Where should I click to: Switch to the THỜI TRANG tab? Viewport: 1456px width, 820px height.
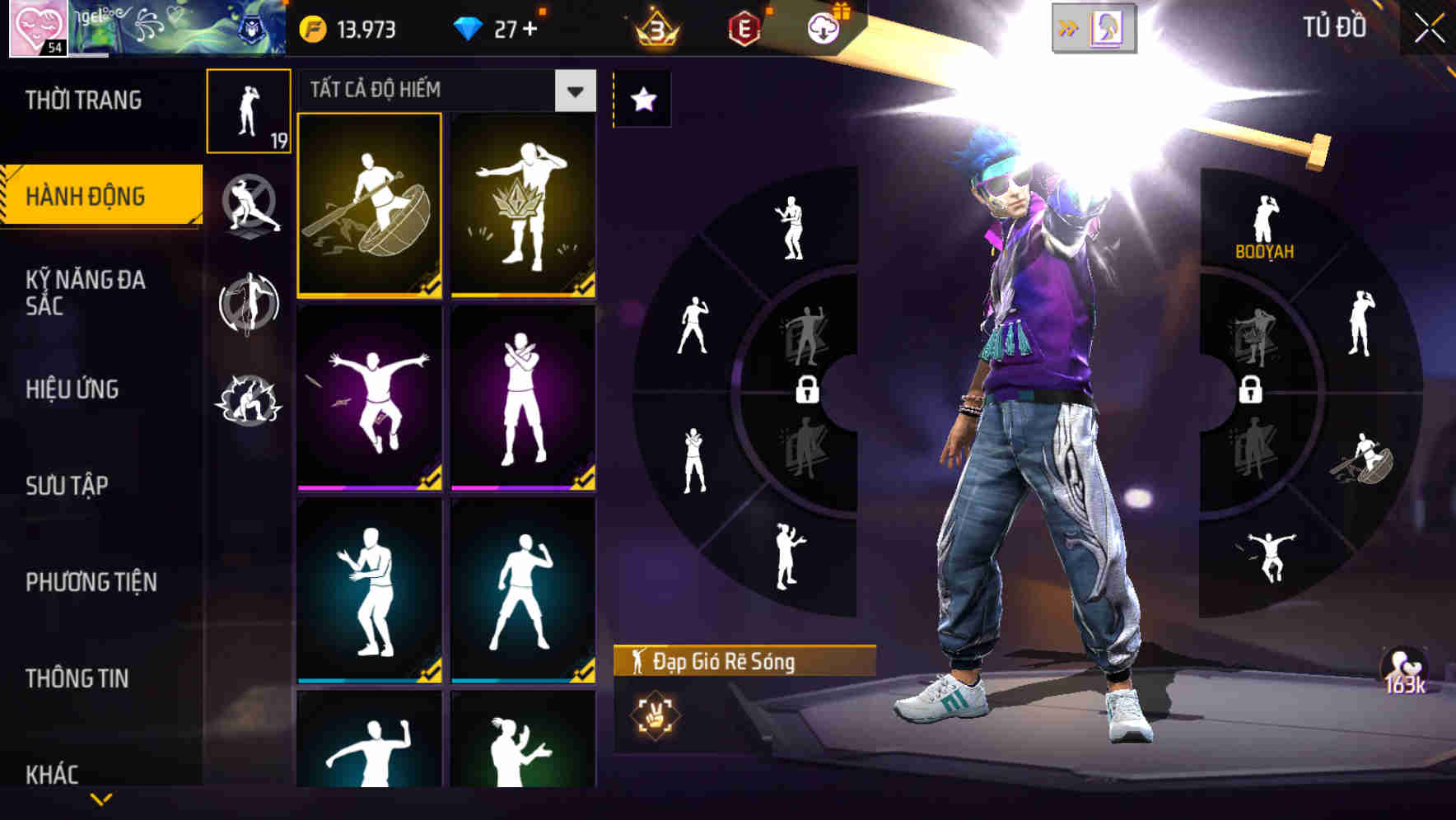pos(82,99)
